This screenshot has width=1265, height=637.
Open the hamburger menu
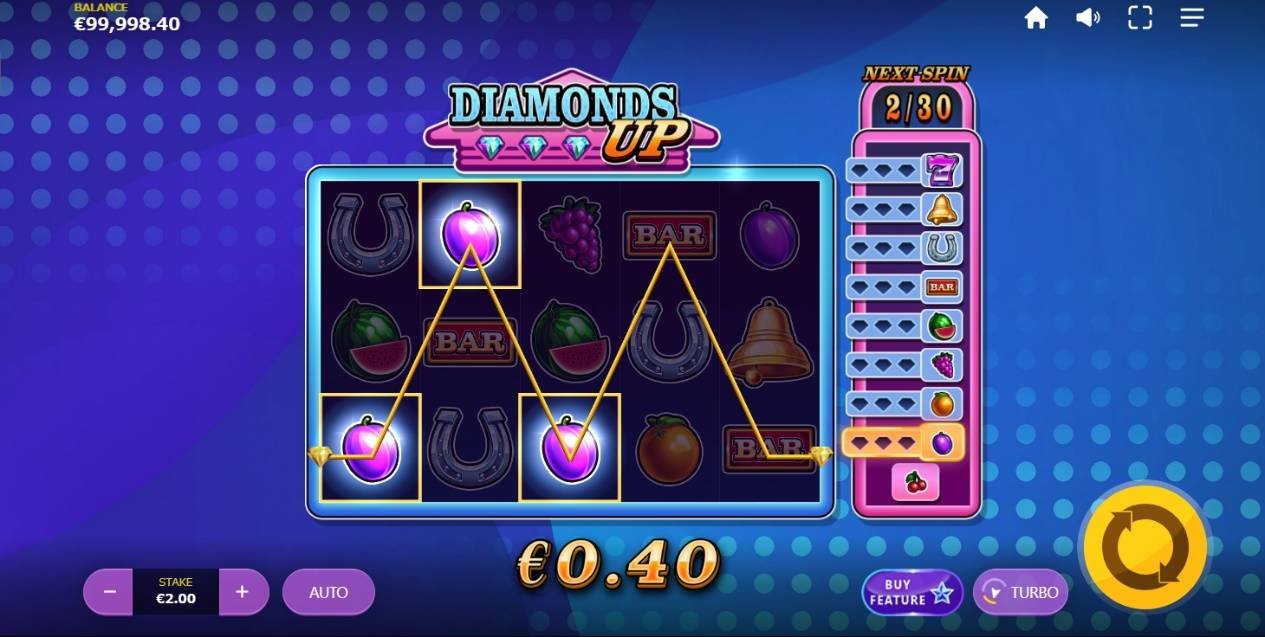click(1192, 18)
